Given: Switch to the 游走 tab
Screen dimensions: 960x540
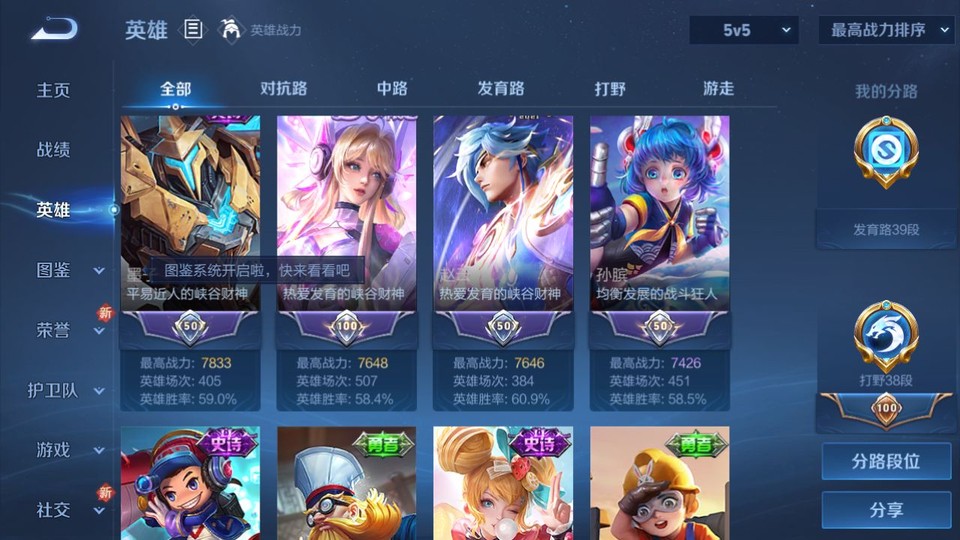Looking at the screenshot, I should [718, 88].
